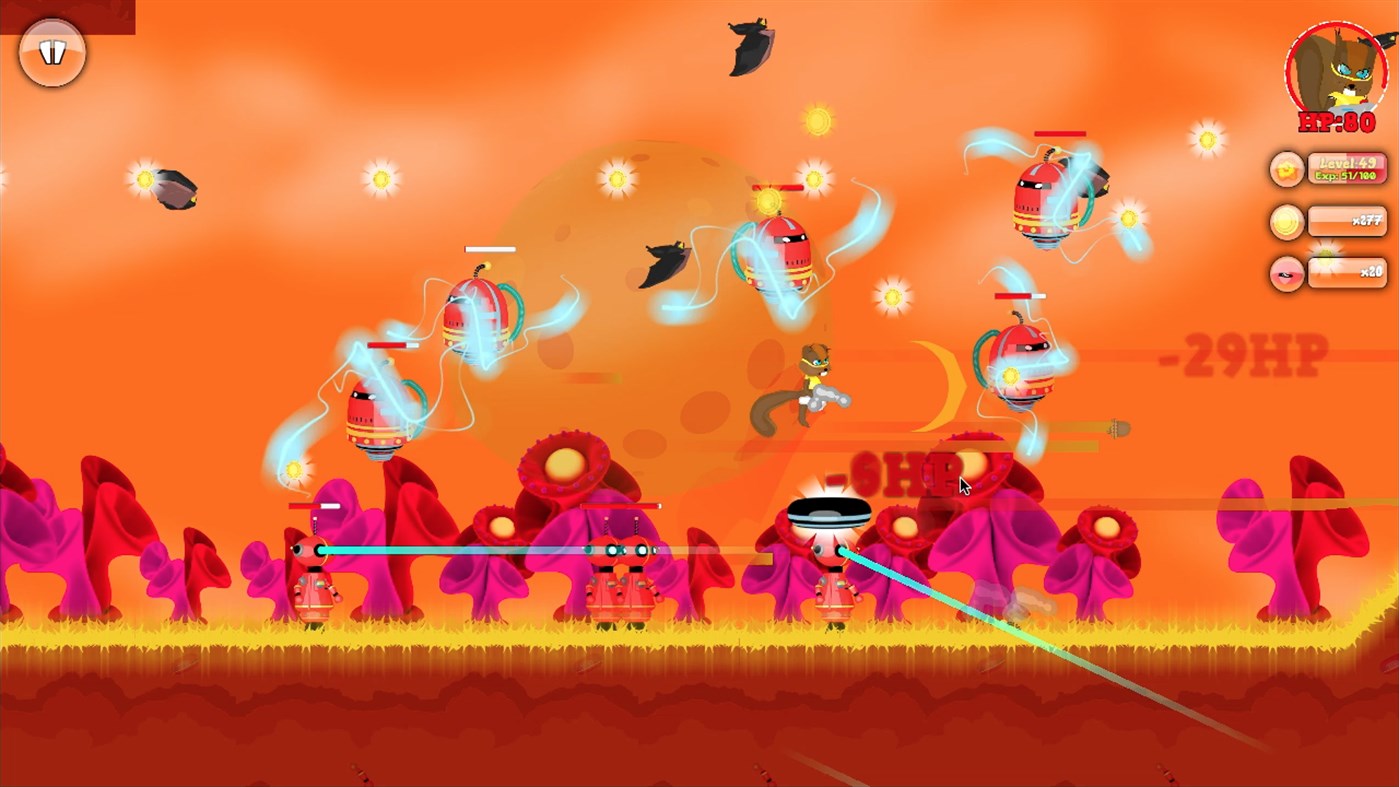The height and width of the screenshot is (787, 1399).
Task: Click the orange star level icon
Action: coord(1286,168)
